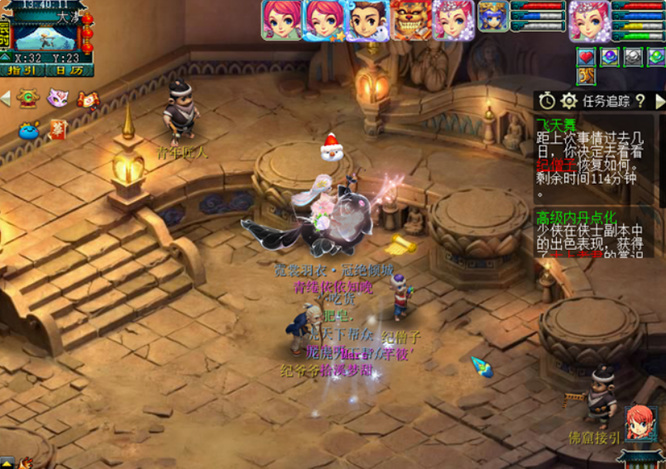This screenshot has width=666, height=469.
Task: Open the player portrait with flower headdress
Action: [x=589, y=19]
